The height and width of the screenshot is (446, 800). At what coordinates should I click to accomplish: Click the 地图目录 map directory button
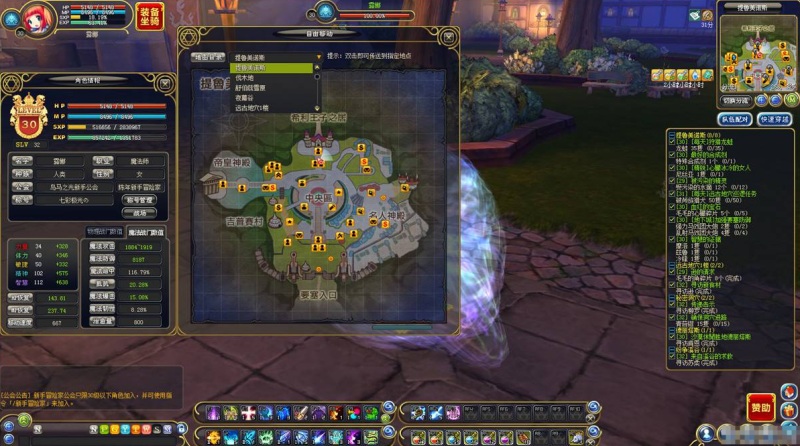pos(208,57)
